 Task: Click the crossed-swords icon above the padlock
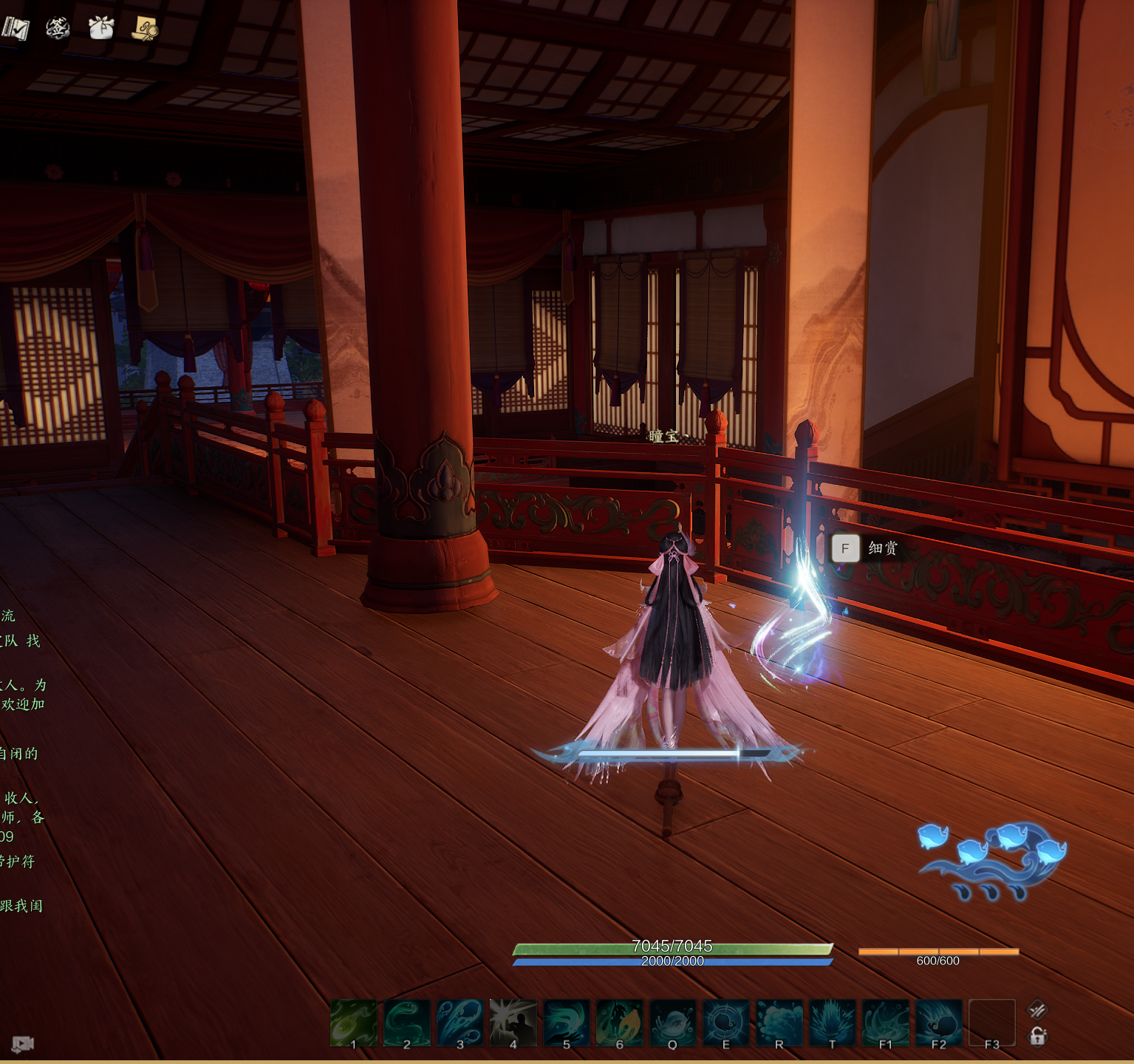point(1038,1009)
